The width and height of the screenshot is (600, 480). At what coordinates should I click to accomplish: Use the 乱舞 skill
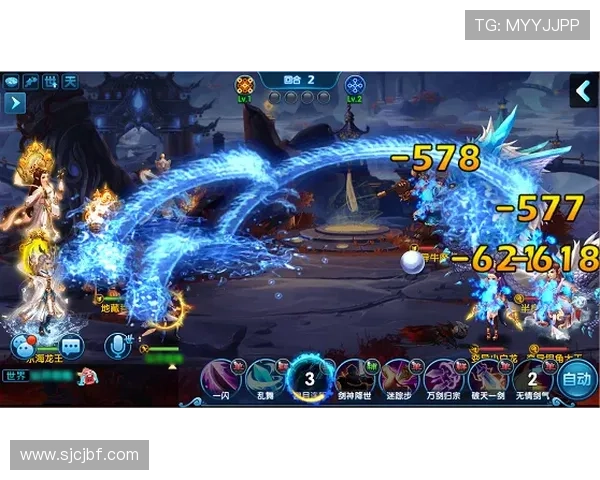point(265,379)
